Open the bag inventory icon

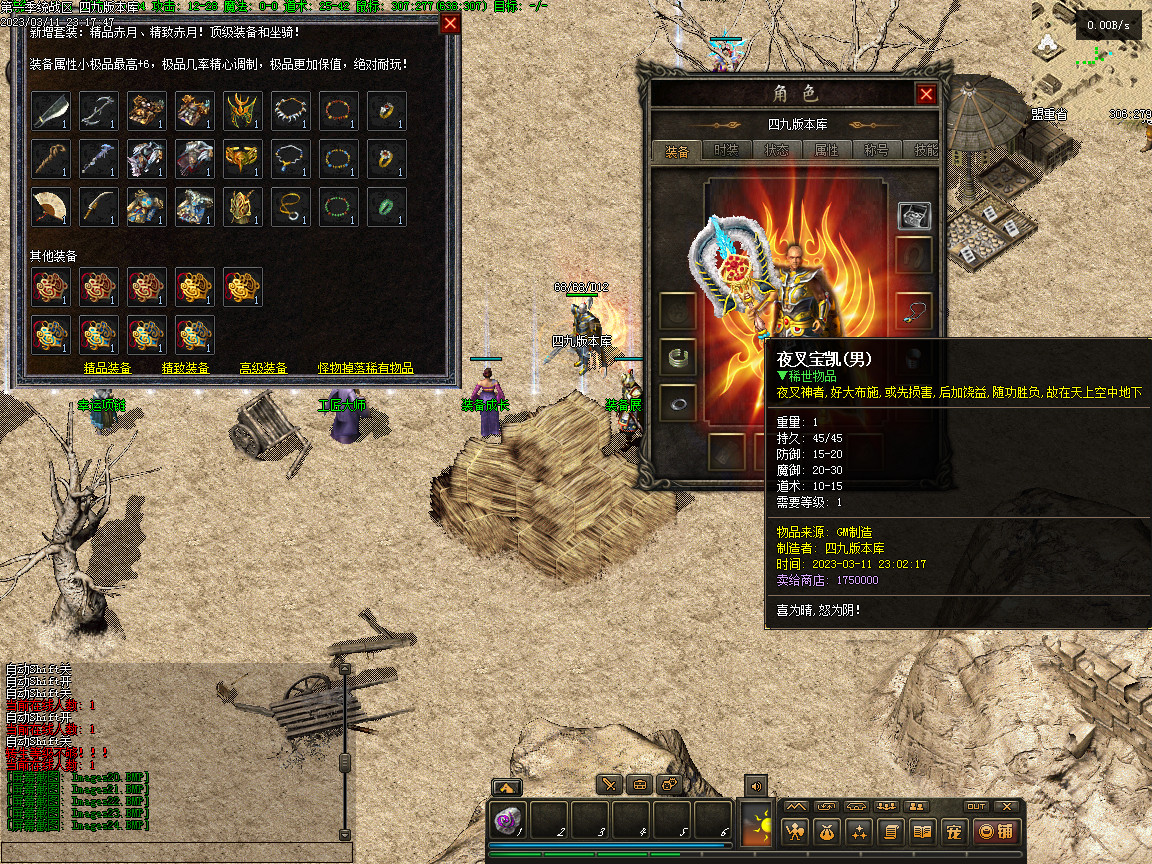(x=827, y=831)
